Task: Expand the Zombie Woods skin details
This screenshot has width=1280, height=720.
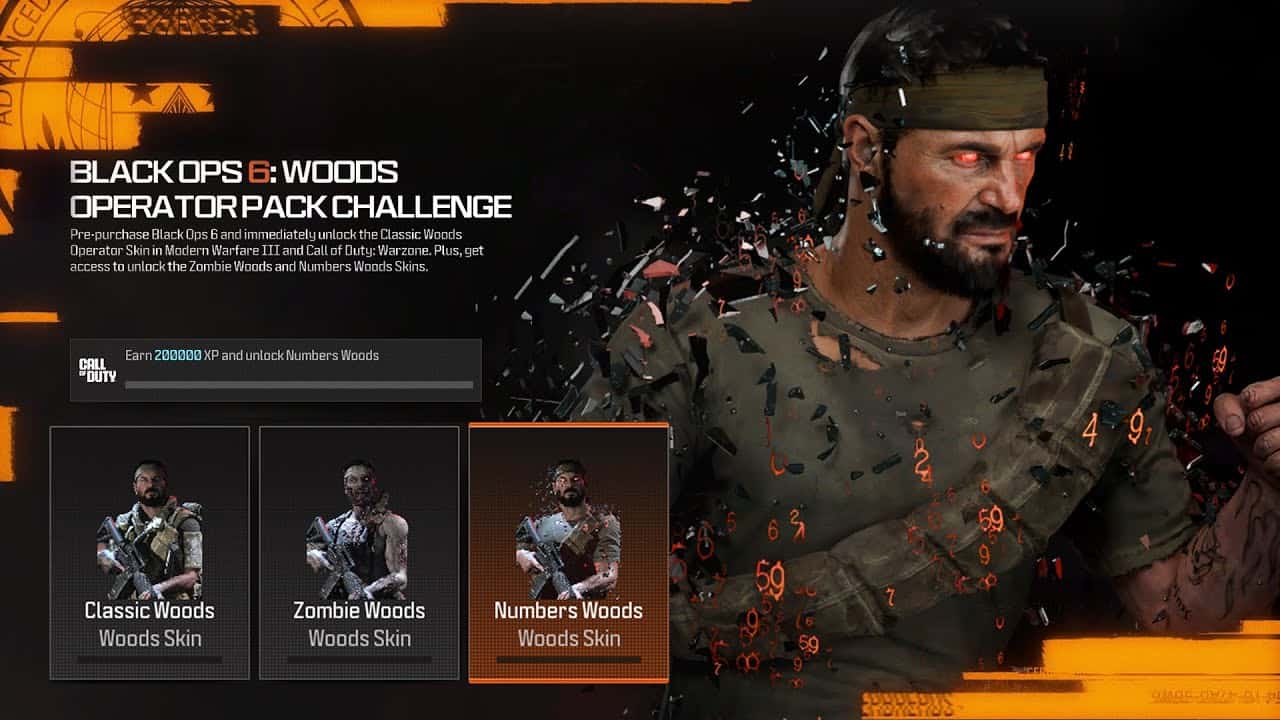Action: pyautogui.click(x=358, y=609)
